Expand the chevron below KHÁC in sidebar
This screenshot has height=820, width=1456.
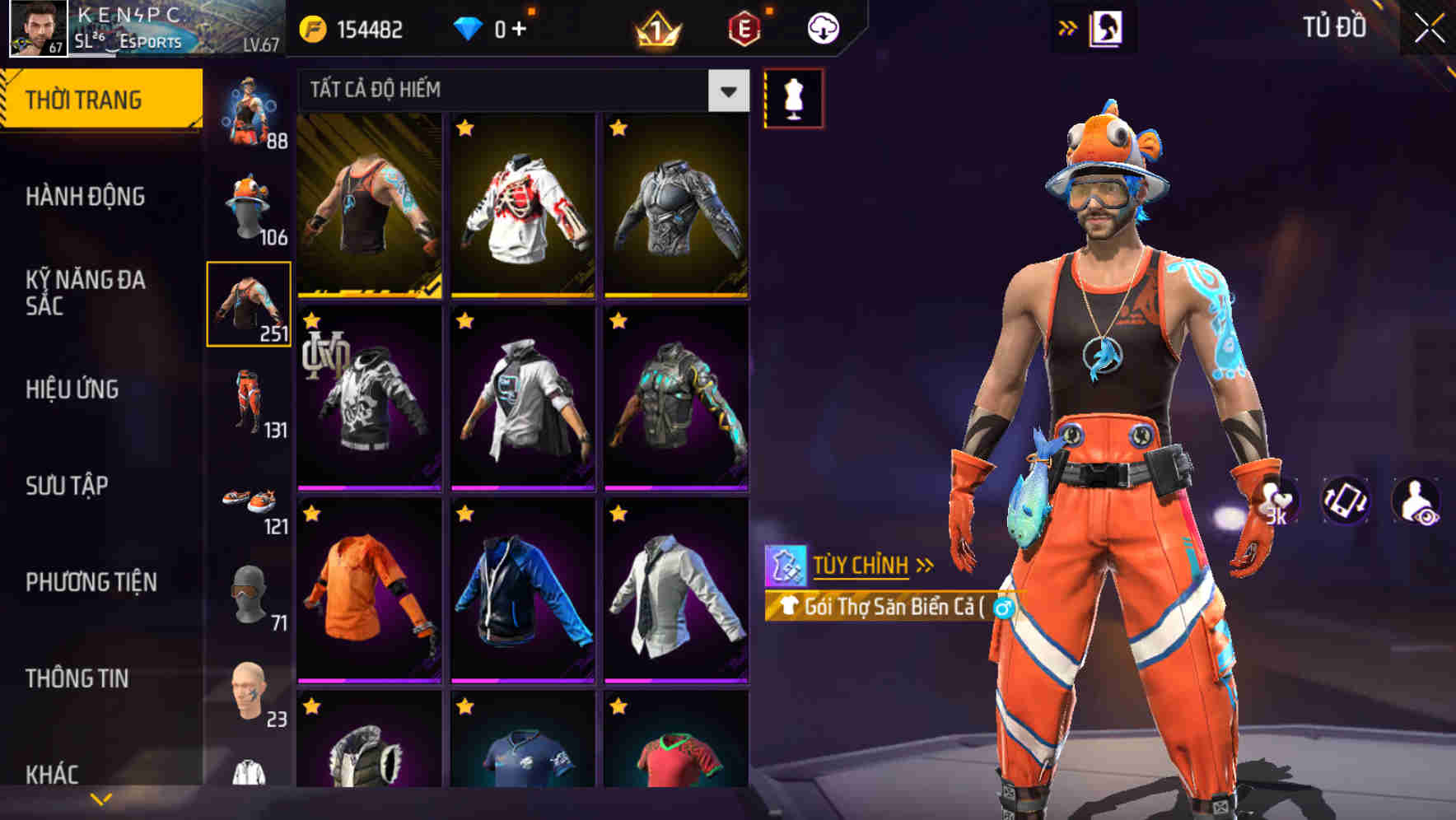(x=100, y=799)
